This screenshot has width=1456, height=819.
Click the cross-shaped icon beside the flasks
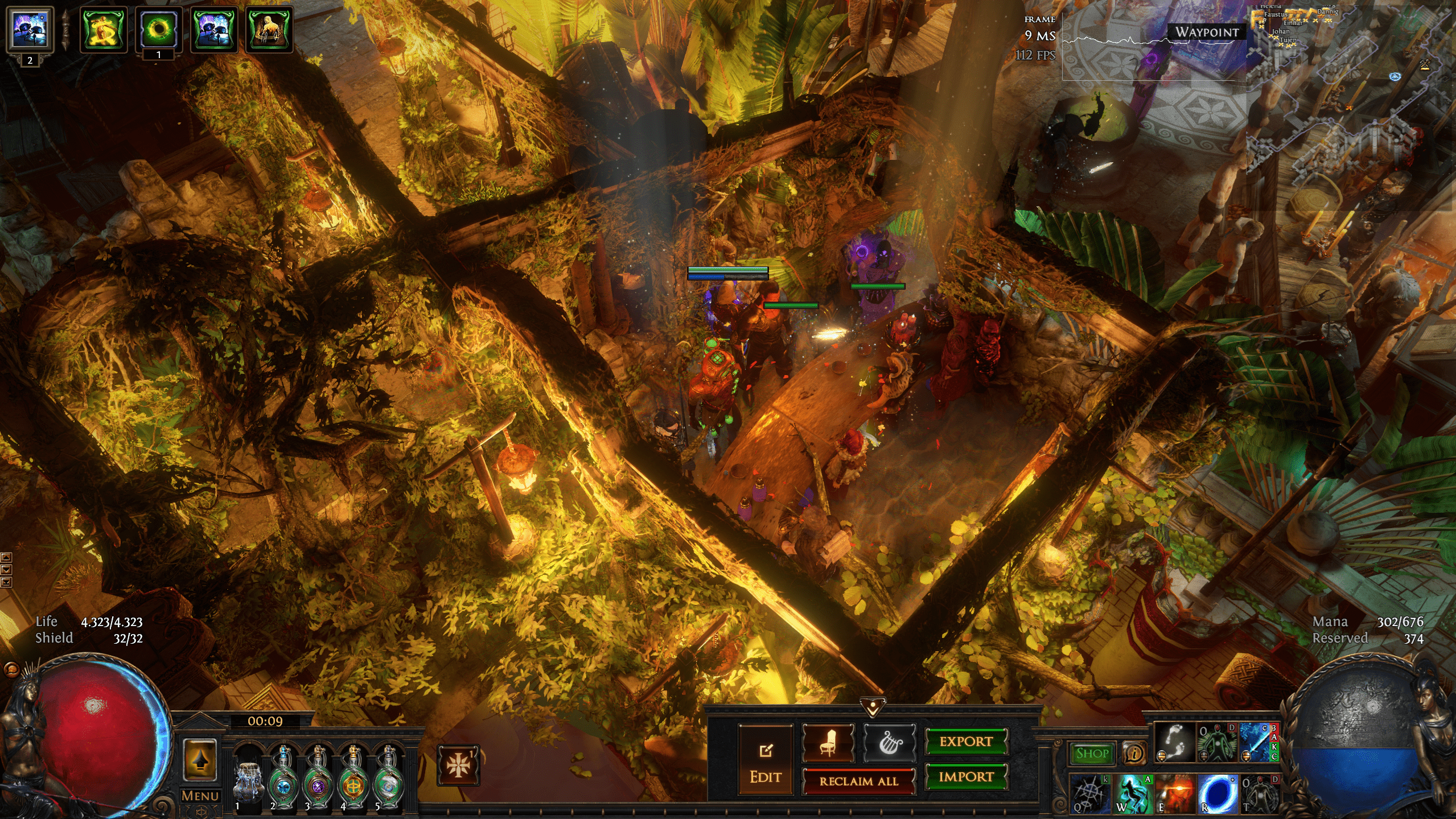click(458, 766)
